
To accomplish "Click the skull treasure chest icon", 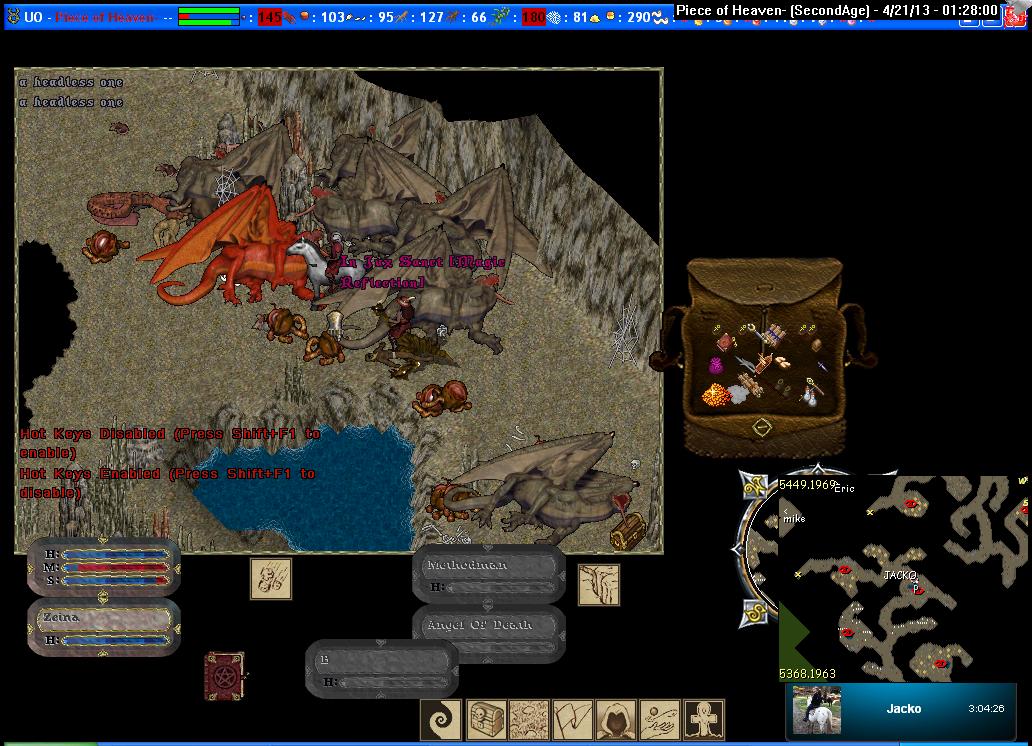I will 485,720.
